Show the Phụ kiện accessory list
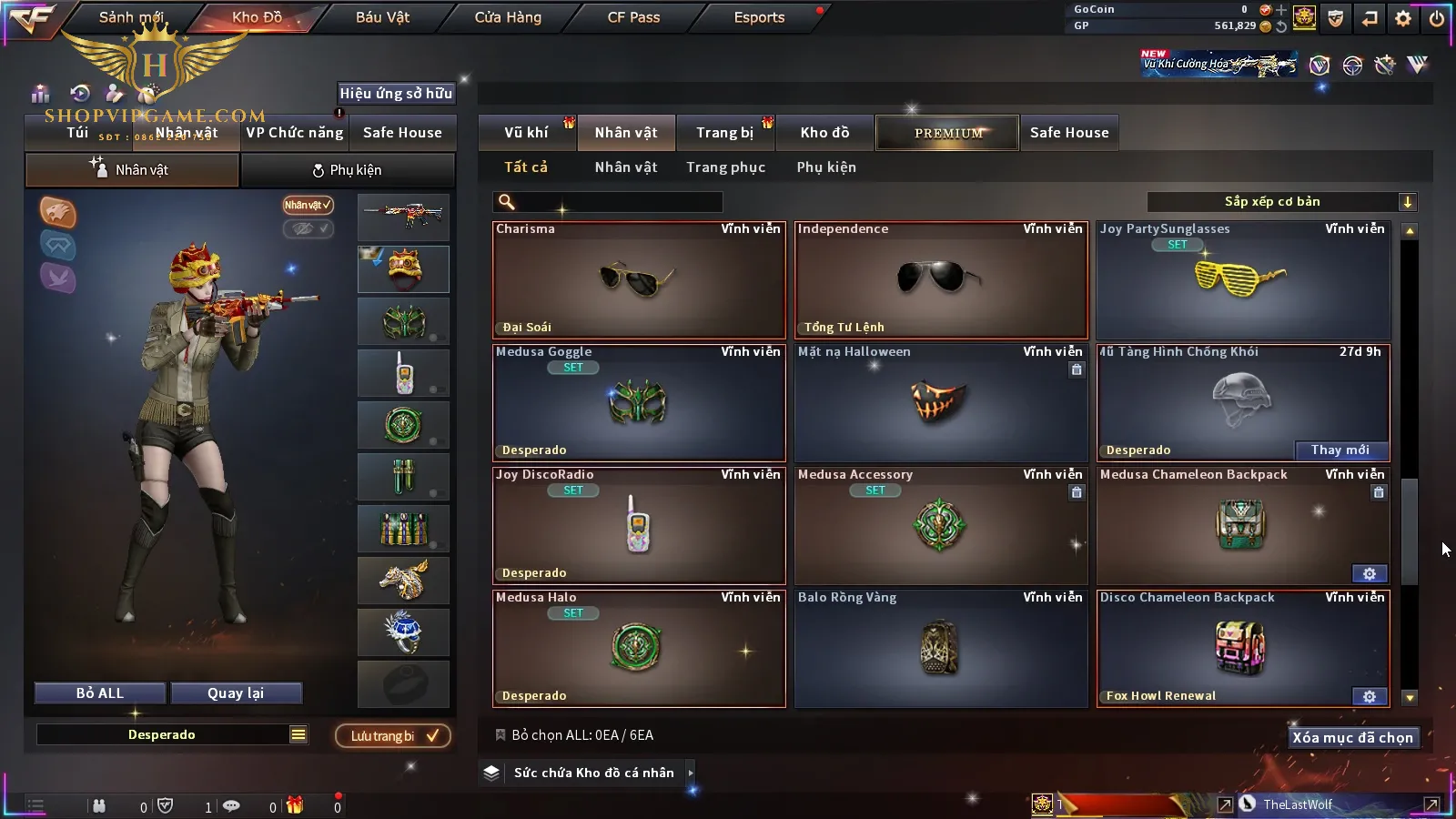1456x819 pixels. tap(826, 167)
